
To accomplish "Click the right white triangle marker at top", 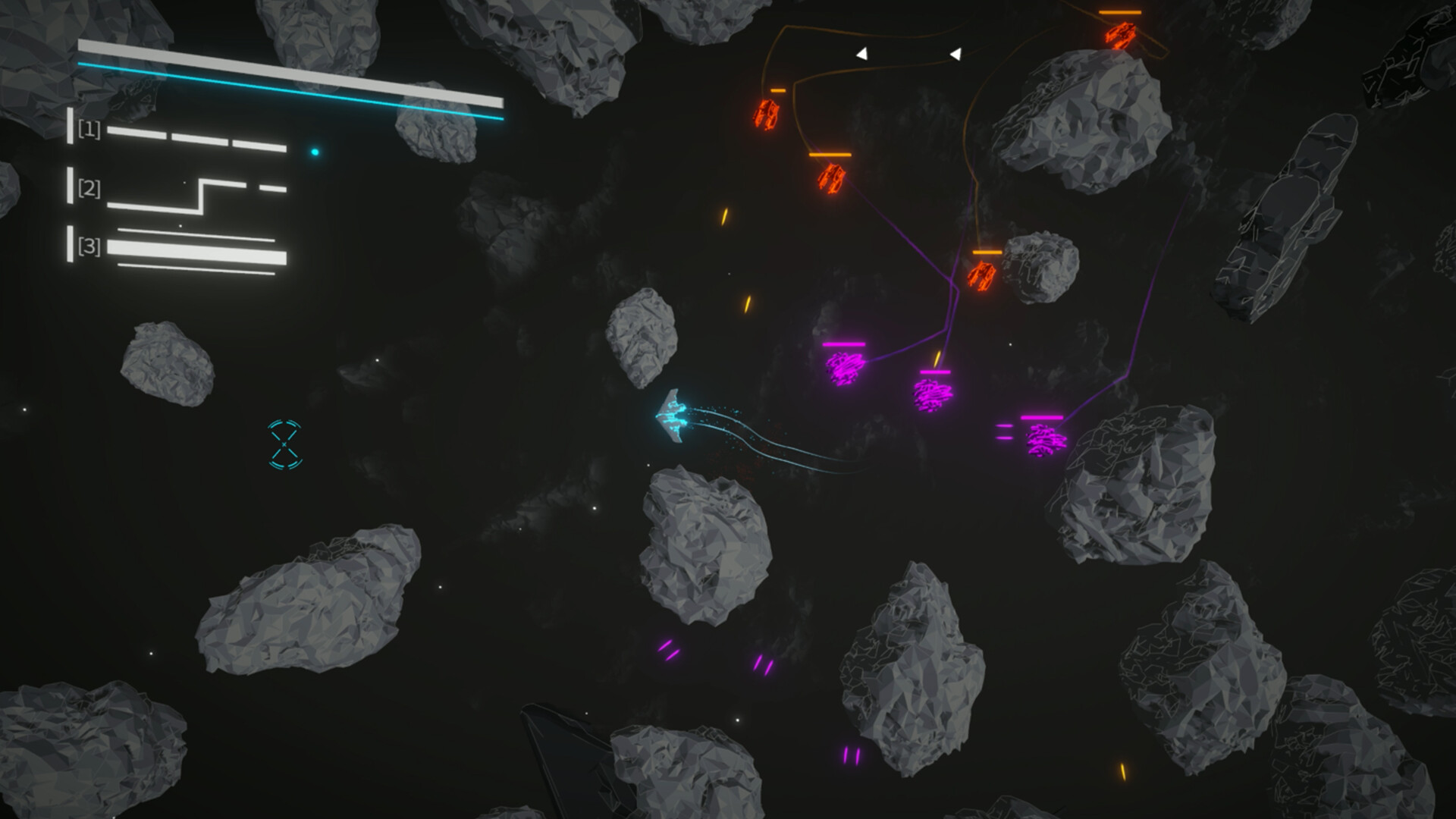I will 957,53.
